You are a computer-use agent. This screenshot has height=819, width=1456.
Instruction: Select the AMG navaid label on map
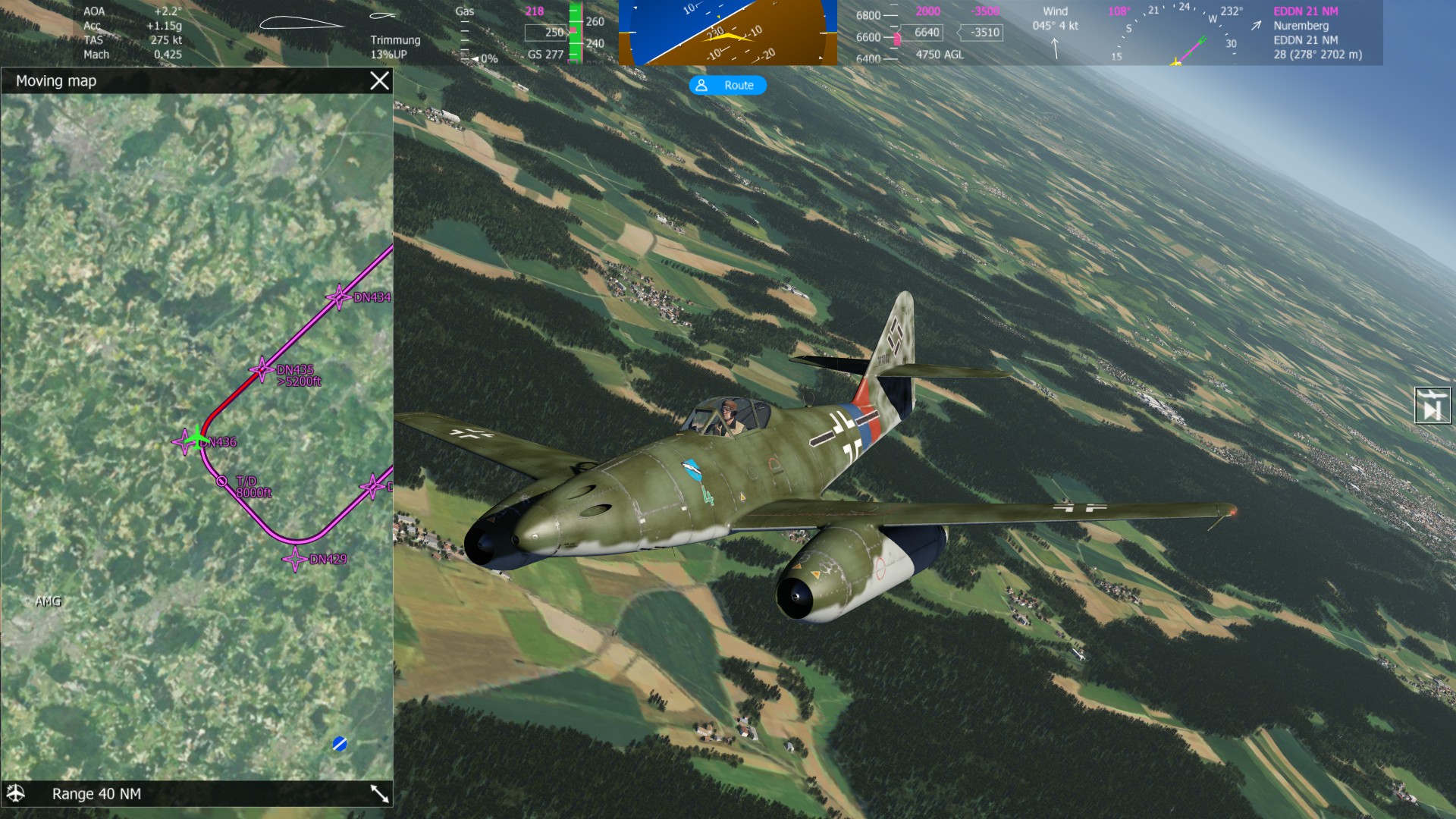click(x=47, y=601)
